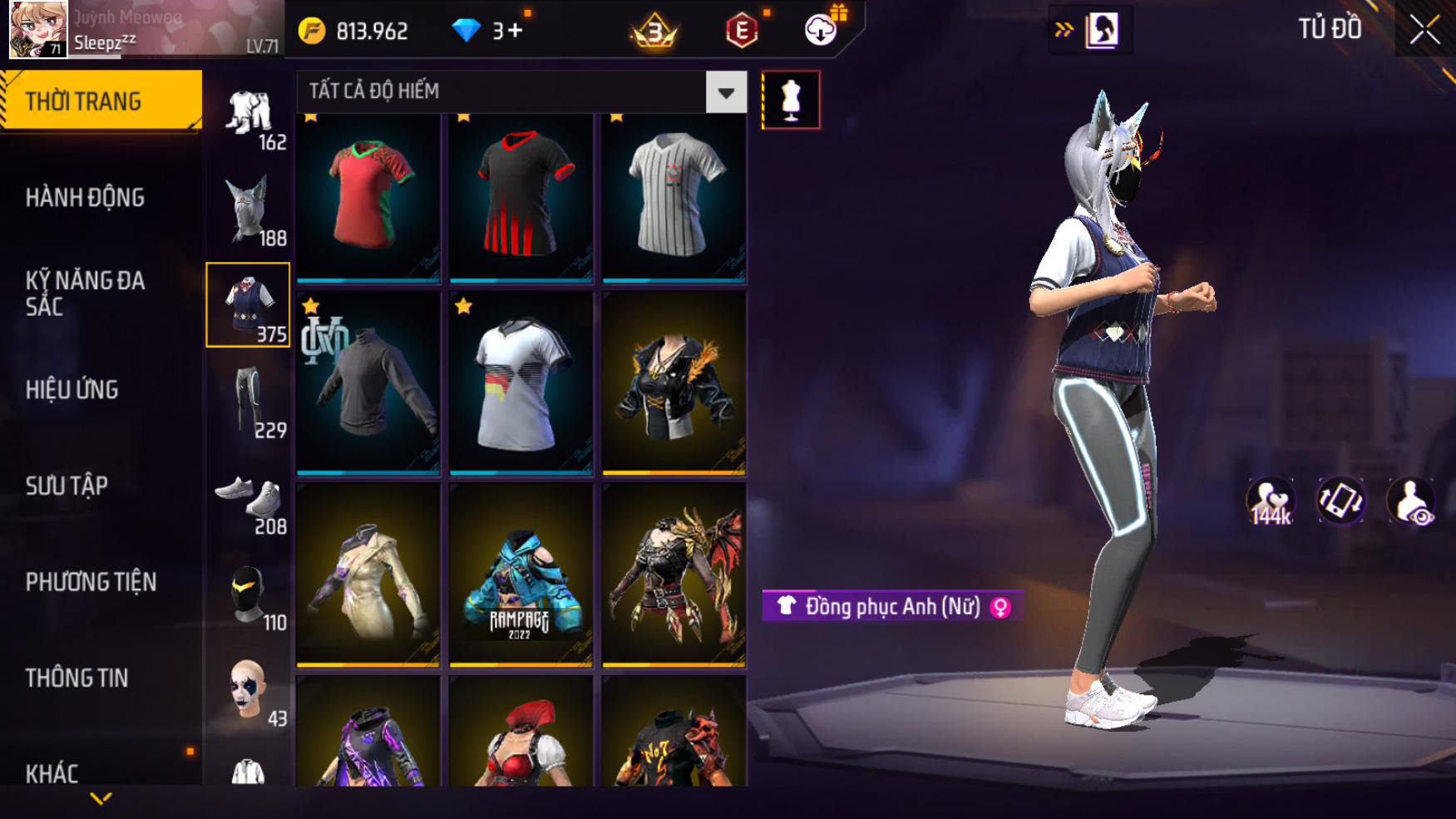
Task: Switch to Kỹ Năng Đa Sắc tab
Action: pos(85,294)
